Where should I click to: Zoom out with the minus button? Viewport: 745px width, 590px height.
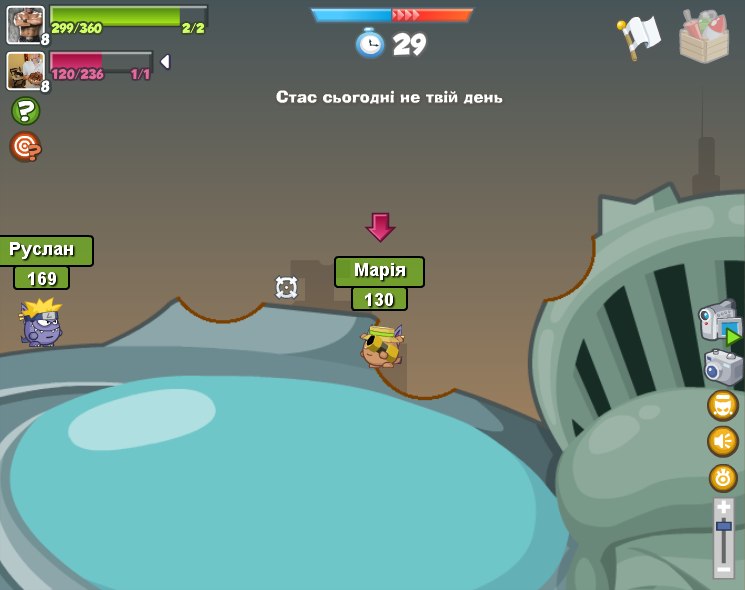pyautogui.click(x=724, y=567)
